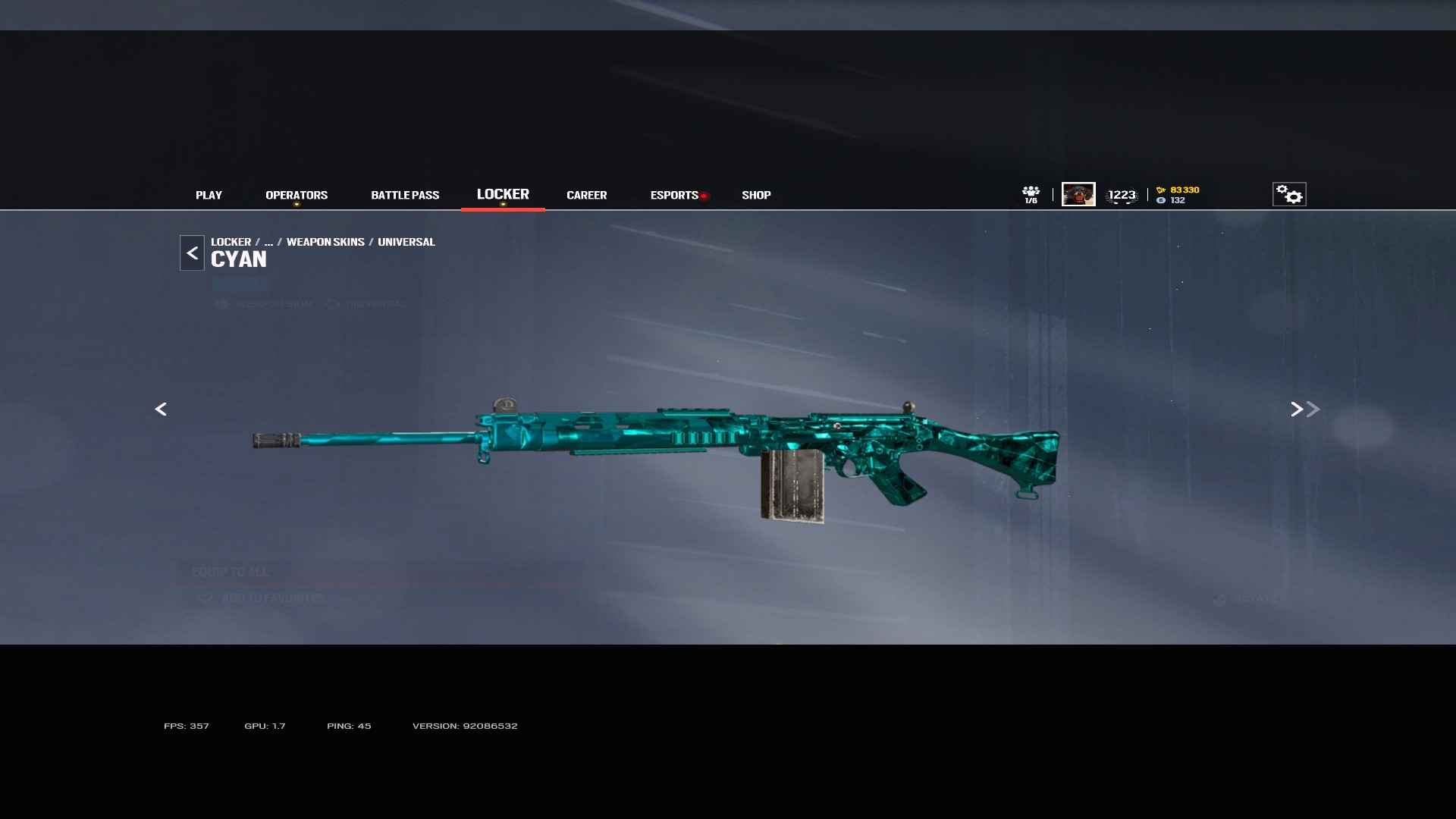Go back using the breadcrumb back arrow
Screen dimensions: 1456x819
pyautogui.click(x=192, y=253)
